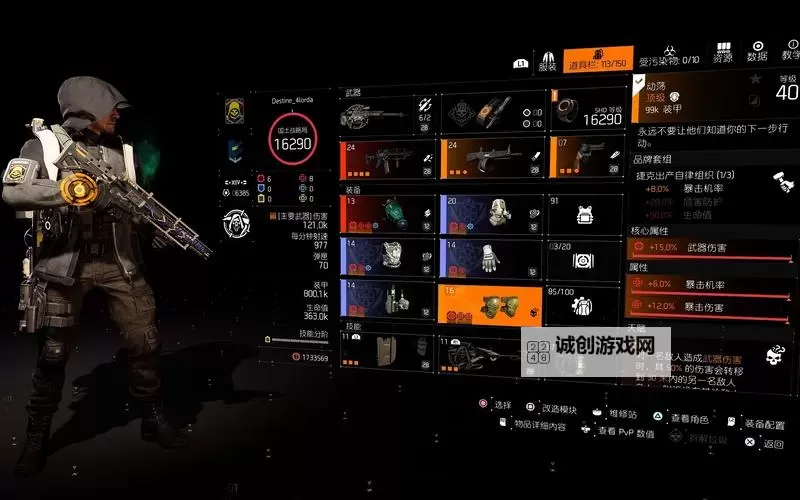Open the SHD watch level slot
This screenshot has width=800, height=500.
588,113
